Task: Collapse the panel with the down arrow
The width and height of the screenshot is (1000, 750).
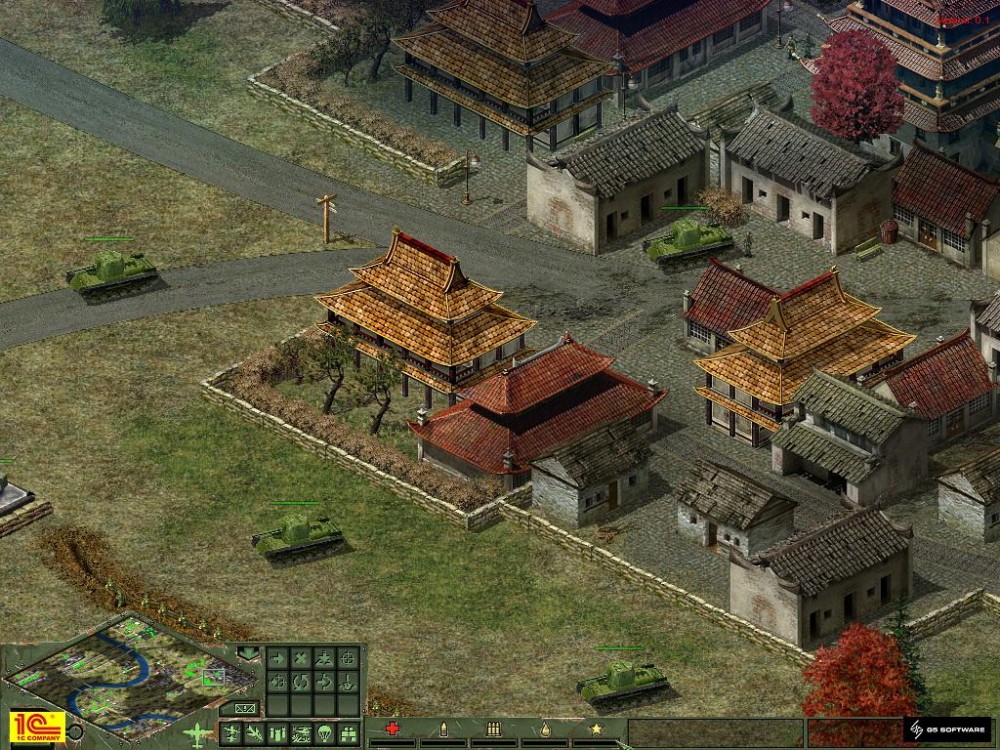Action: (248, 655)
